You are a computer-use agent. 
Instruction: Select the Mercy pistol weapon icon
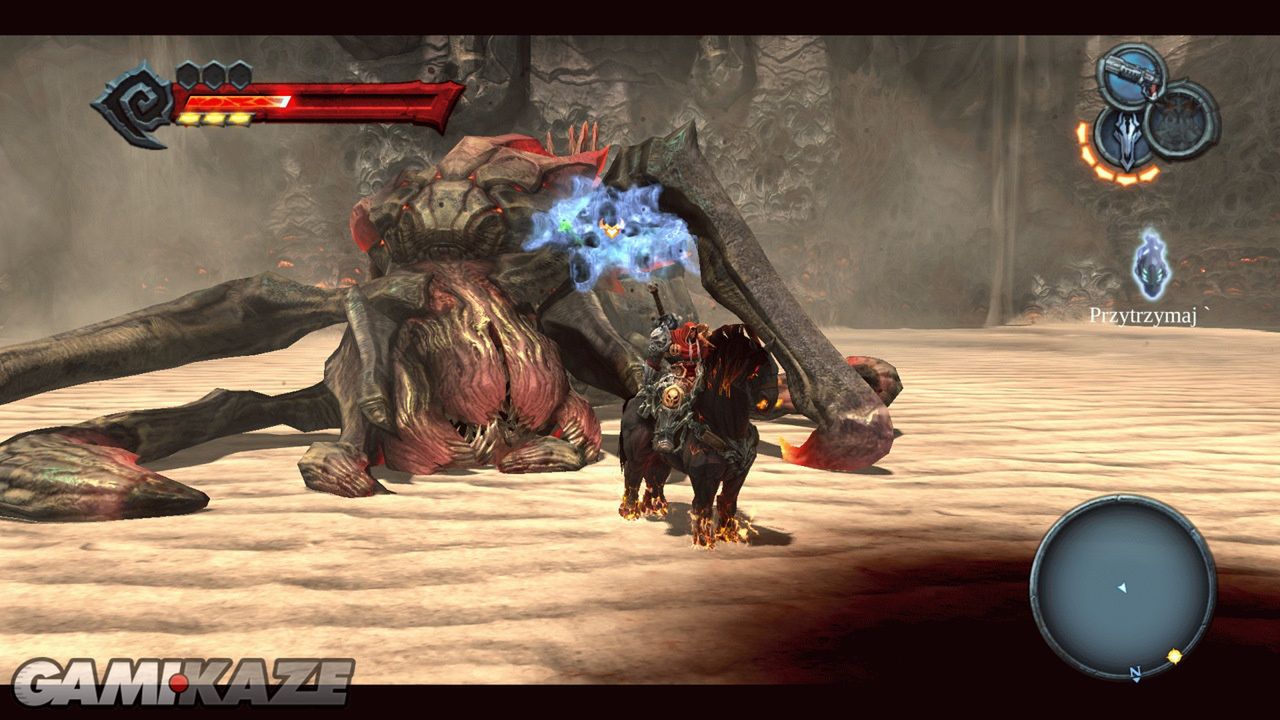[1131, 74]
